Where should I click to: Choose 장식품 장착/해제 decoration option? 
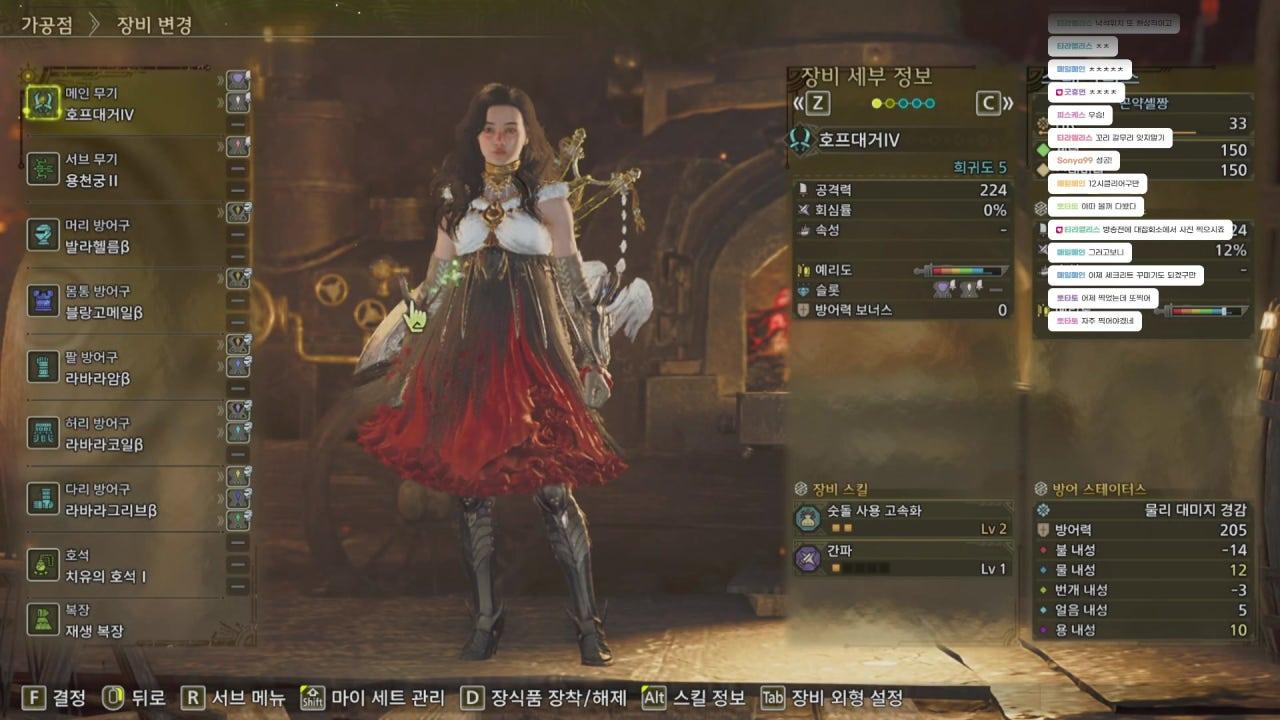[x=543, y=698]
